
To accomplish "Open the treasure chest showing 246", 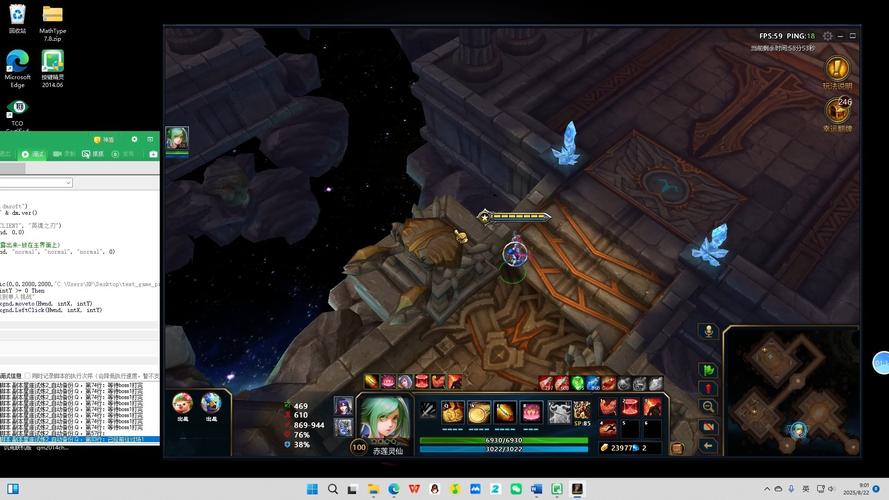I will tap(837, 111).
